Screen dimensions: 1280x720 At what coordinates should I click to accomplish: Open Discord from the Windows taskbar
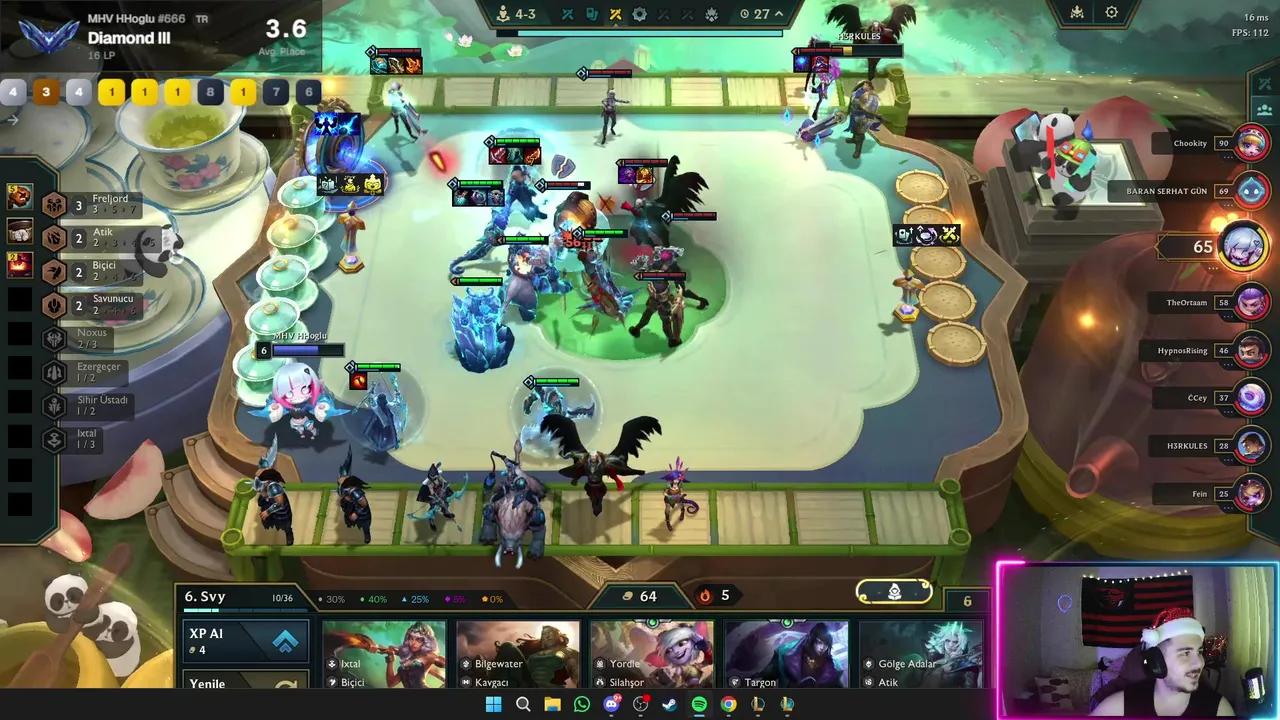point(611,705)
